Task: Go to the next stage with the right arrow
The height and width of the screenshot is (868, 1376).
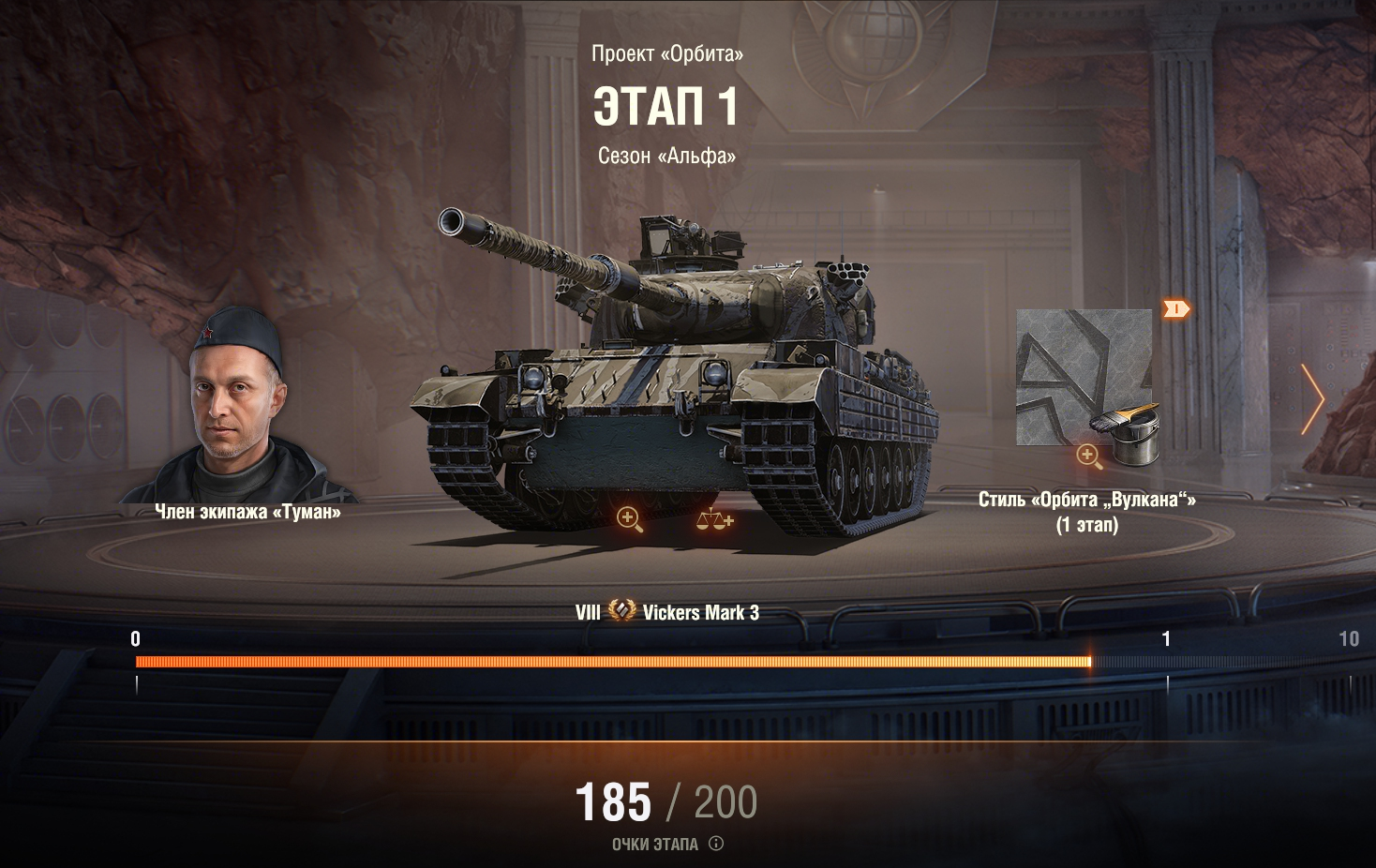Action: [1313, 400]
